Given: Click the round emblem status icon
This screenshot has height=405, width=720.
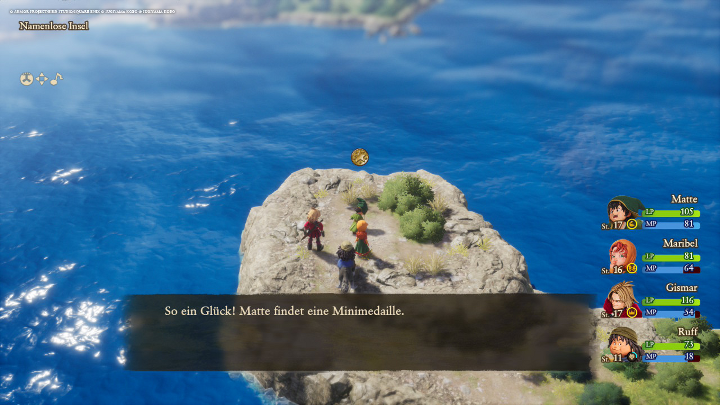Looking at the screenshot, I should pos(27,78).
